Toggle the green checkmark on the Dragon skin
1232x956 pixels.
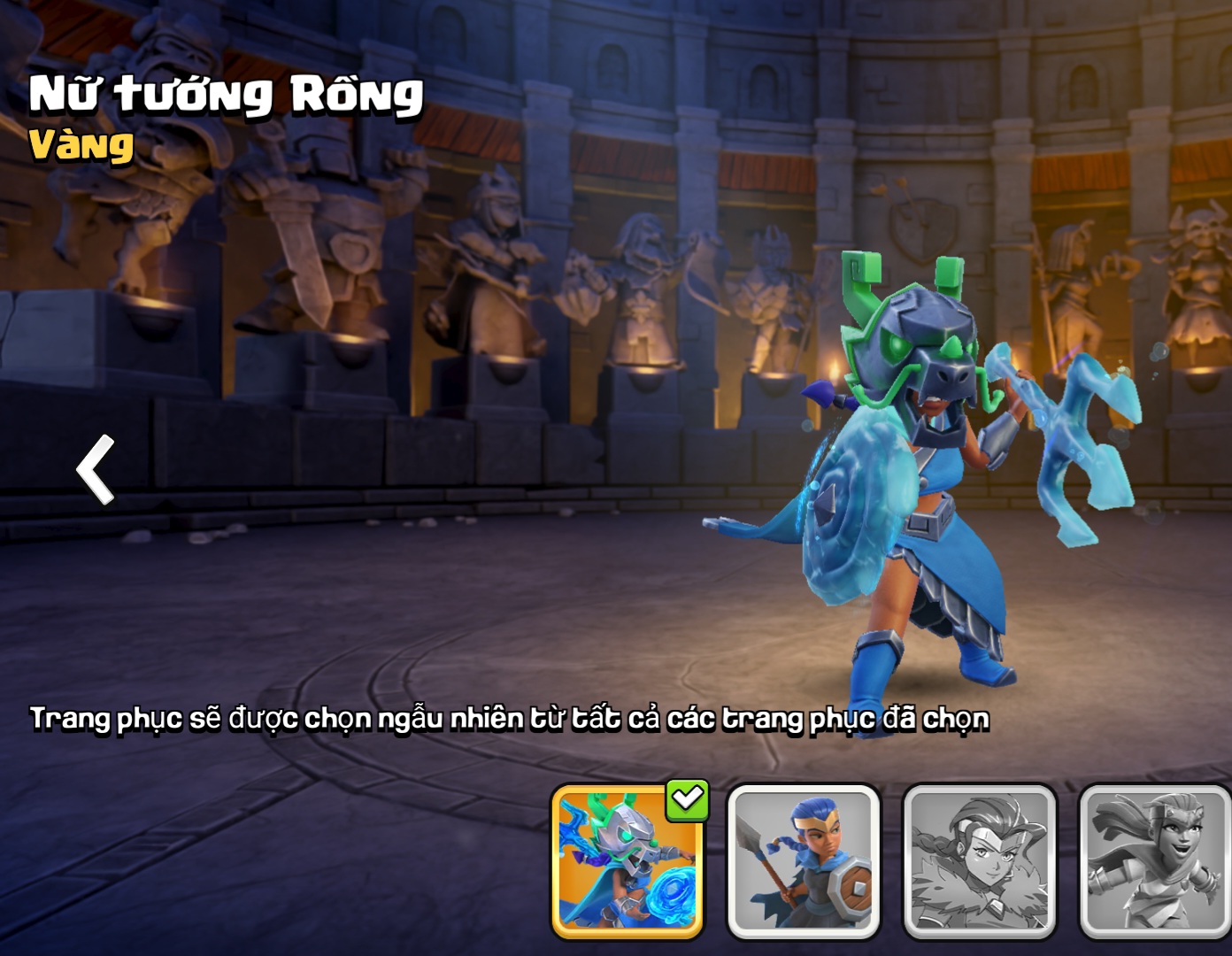(x=688, y=799)
